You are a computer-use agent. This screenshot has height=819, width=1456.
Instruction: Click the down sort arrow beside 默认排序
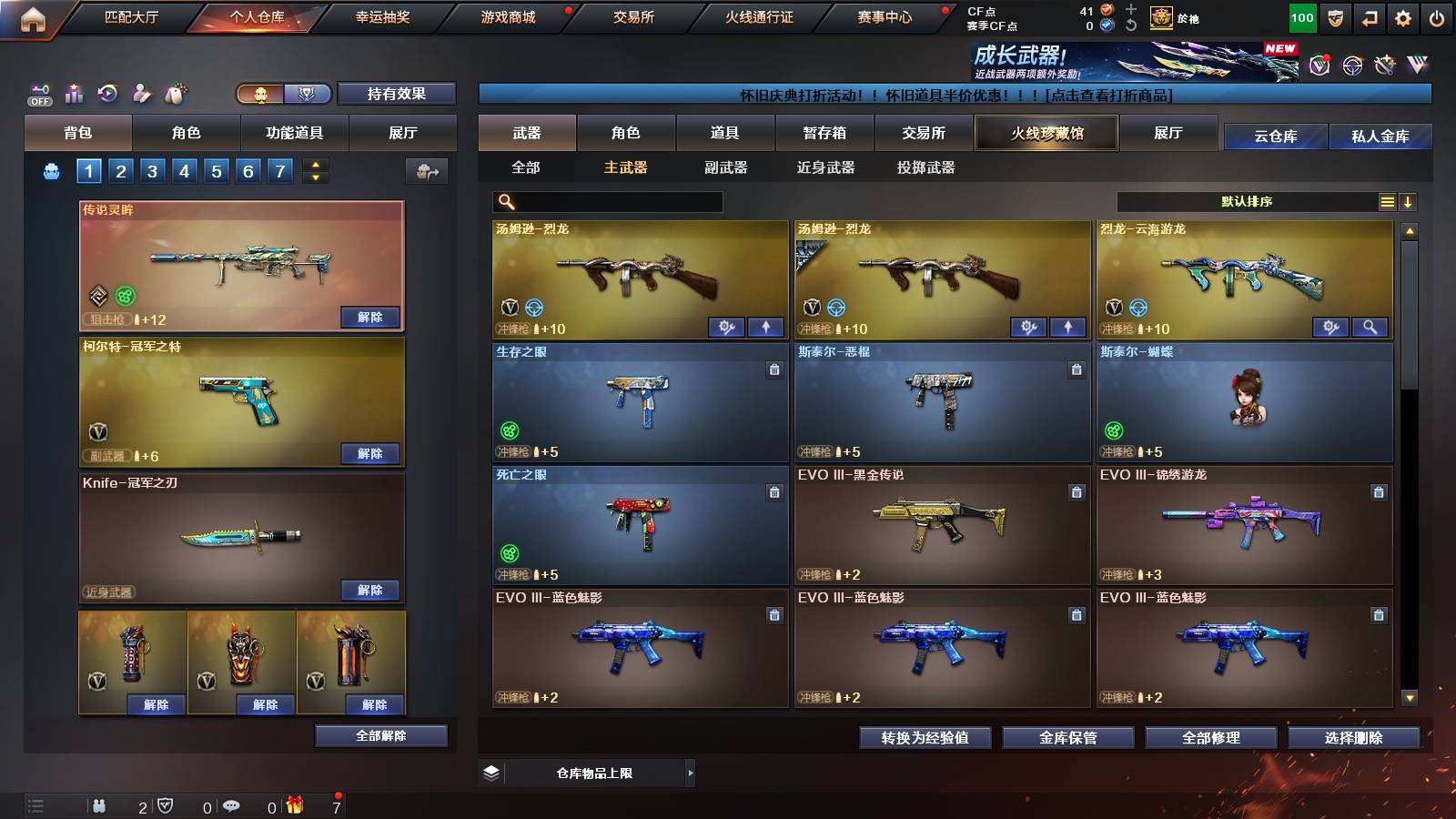pyautogui.click(x=1409, y=201)
